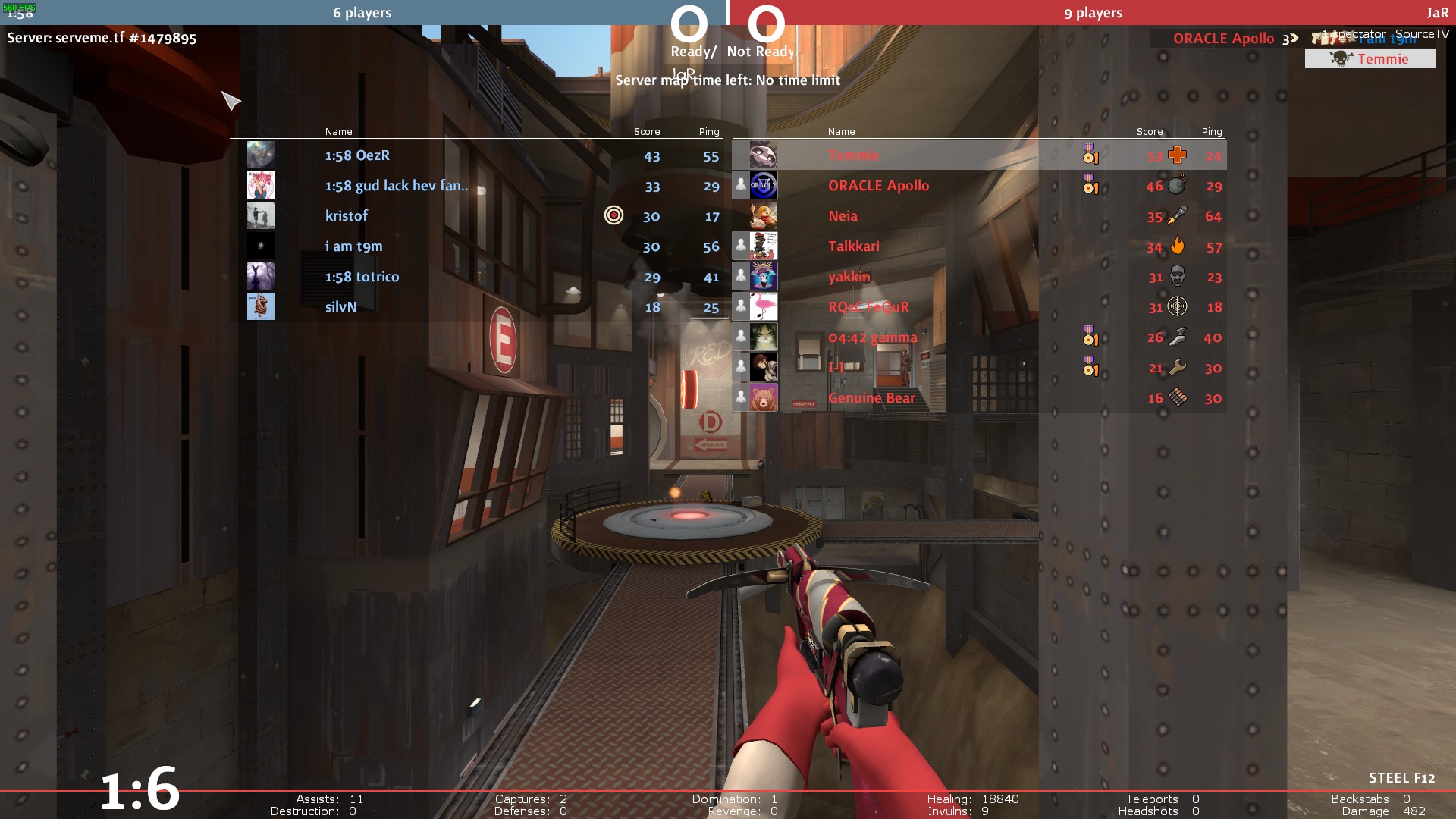Choose the RQsC FeQuR player row
1456x819 pixels.
(x=868, y=307)
